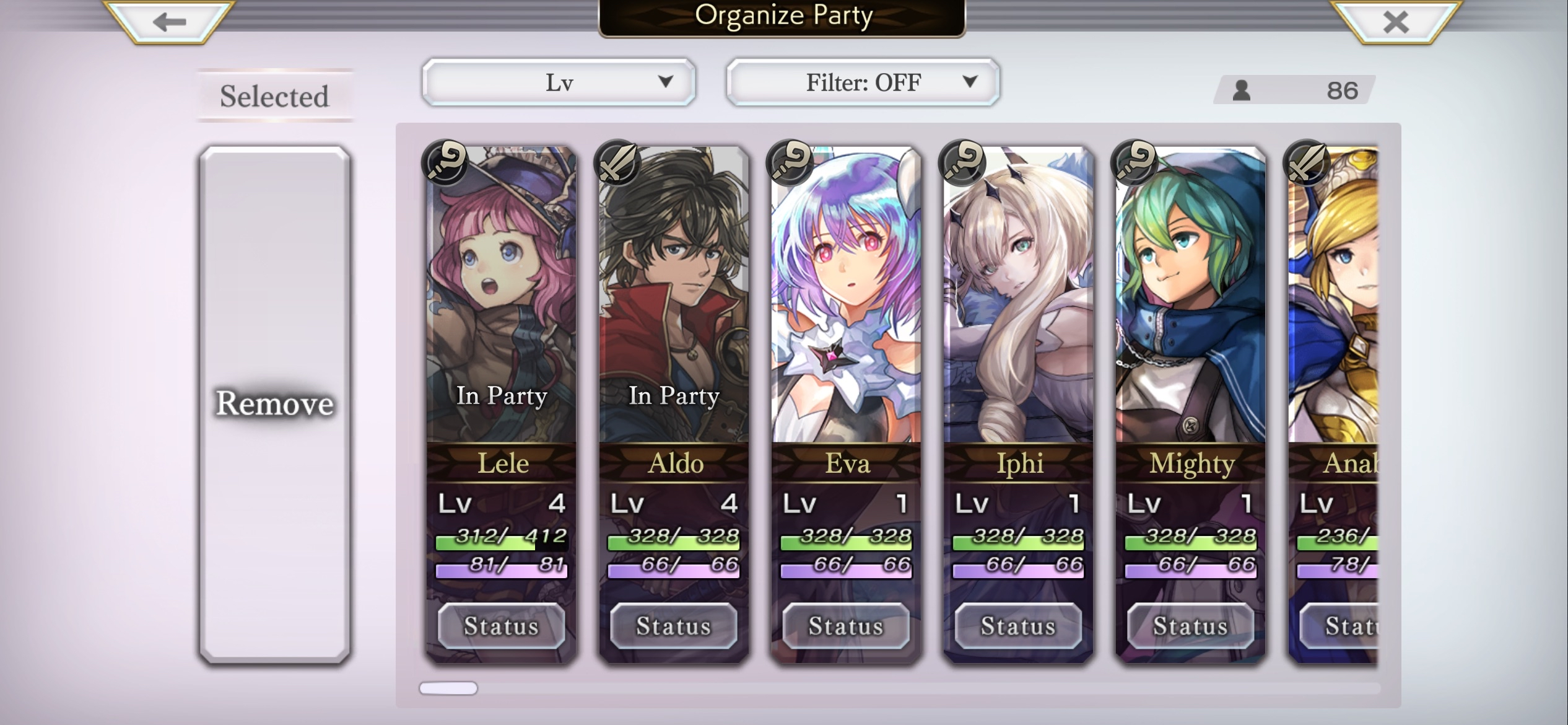Viewport: 1568px width, 725px height.
Task: Click the Lv dropdown's chevron arrow
Action: pos(666,81)
